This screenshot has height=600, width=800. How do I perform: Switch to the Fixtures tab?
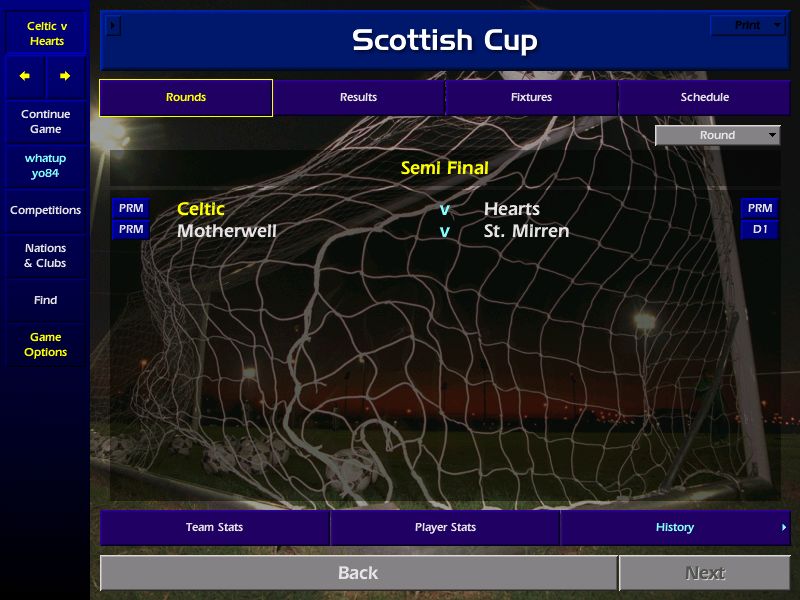tap(531, 97)
